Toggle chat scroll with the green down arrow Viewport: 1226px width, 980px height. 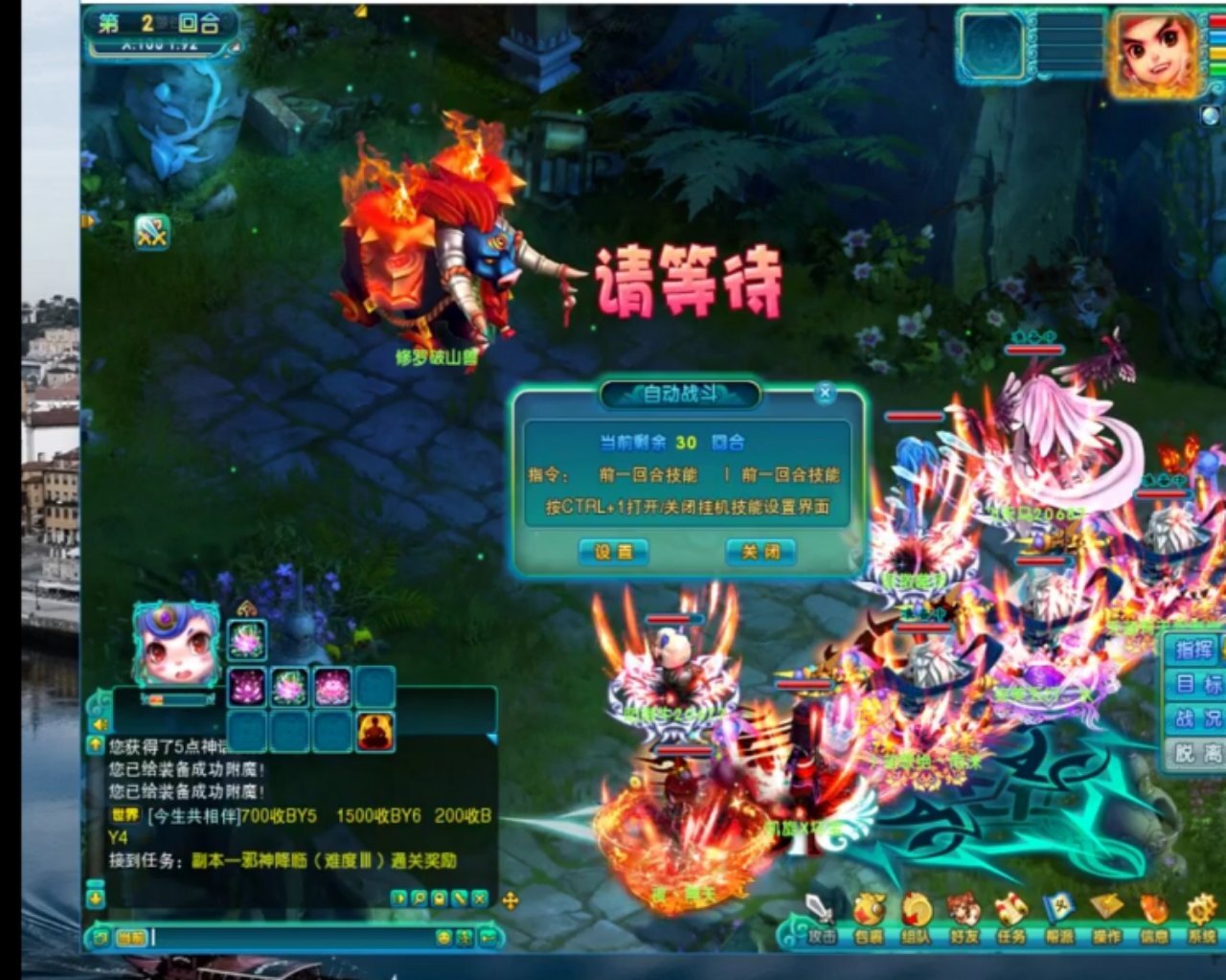click(x=95, y=898)
